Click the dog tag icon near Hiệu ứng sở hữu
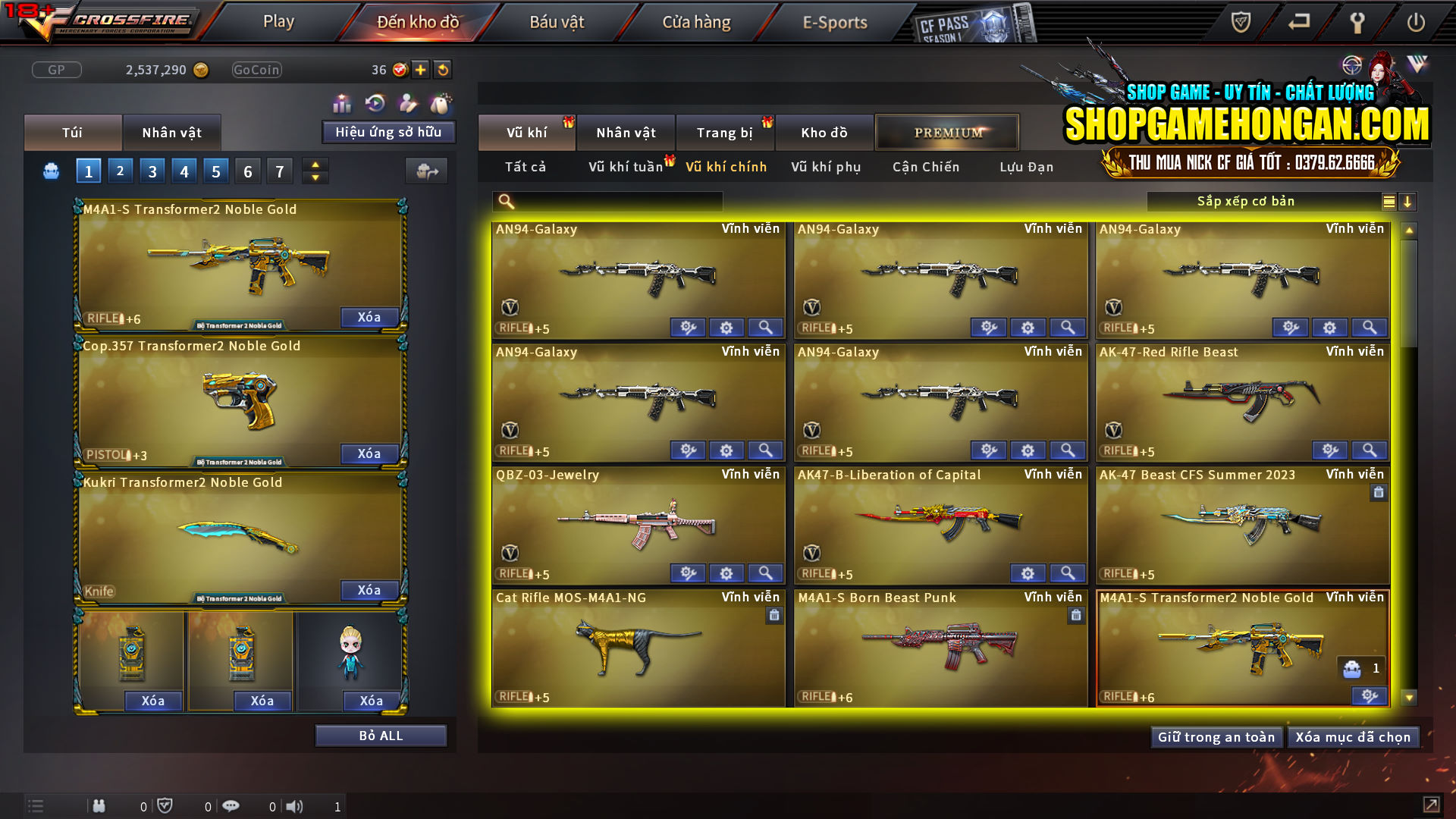1456x819 pixels. (x=441, y=103)
